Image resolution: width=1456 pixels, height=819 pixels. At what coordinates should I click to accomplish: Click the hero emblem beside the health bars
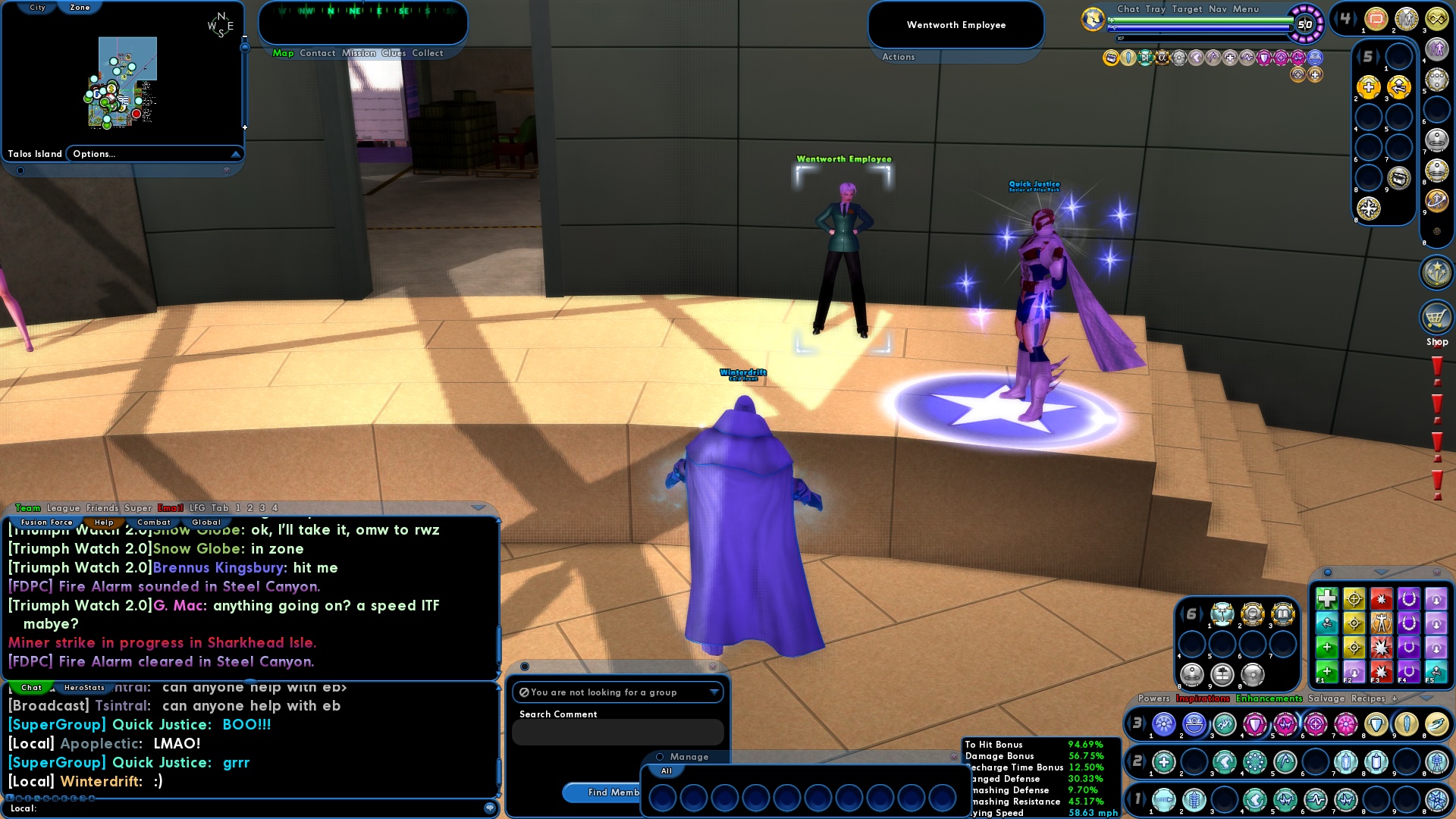1092,19
